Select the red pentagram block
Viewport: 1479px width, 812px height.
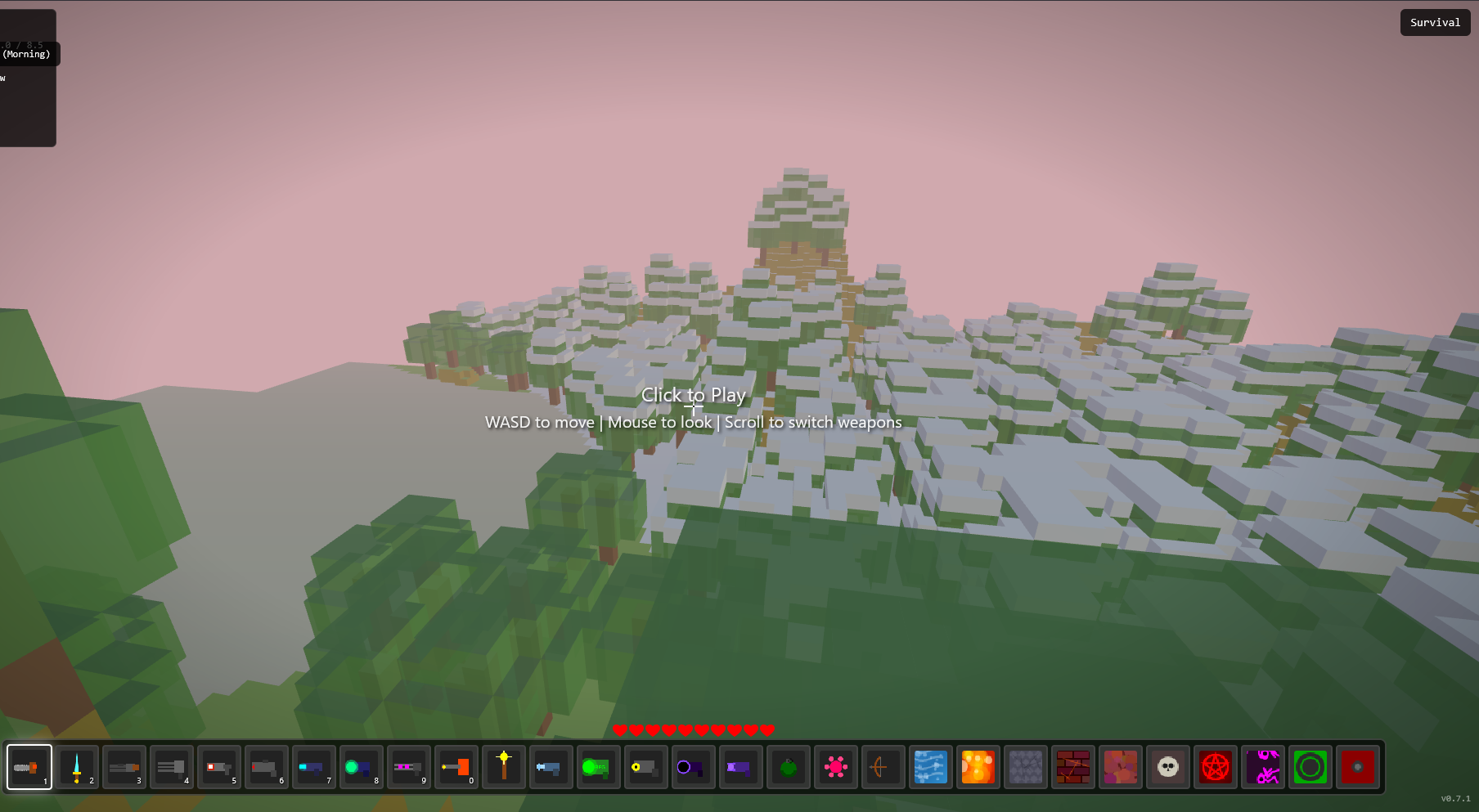[x=1216, y=766]
